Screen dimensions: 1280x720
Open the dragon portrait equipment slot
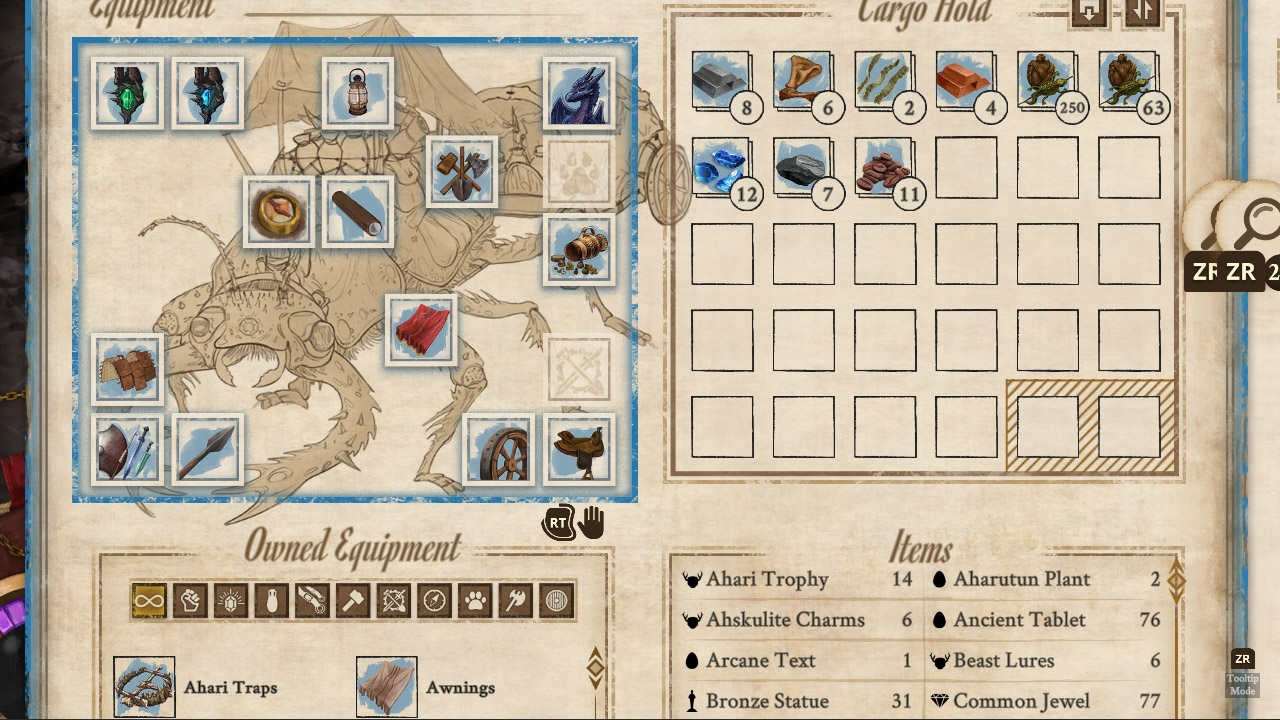point(579,92)
